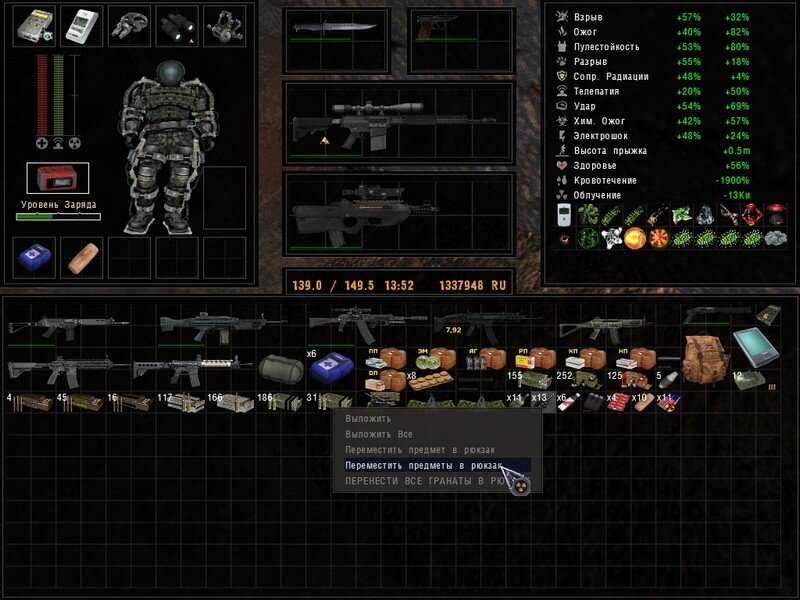The height and width of the screenshot is (600, 800).
Task: Select the equipped combat knife slot
Action: (x=336, y=28)
